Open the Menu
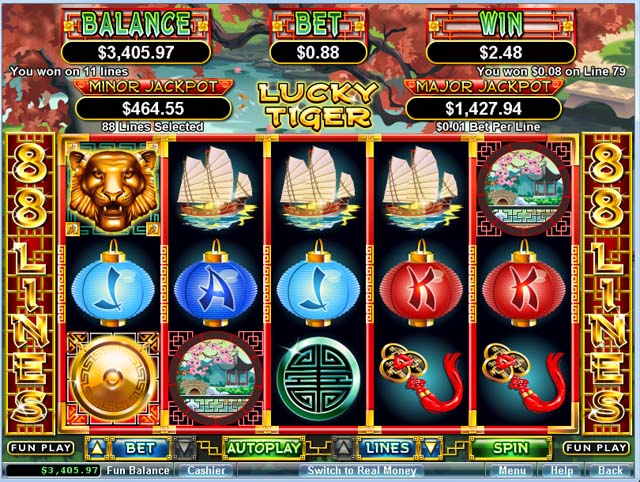Viewport: 640px width, 482px height. point(511,470)
